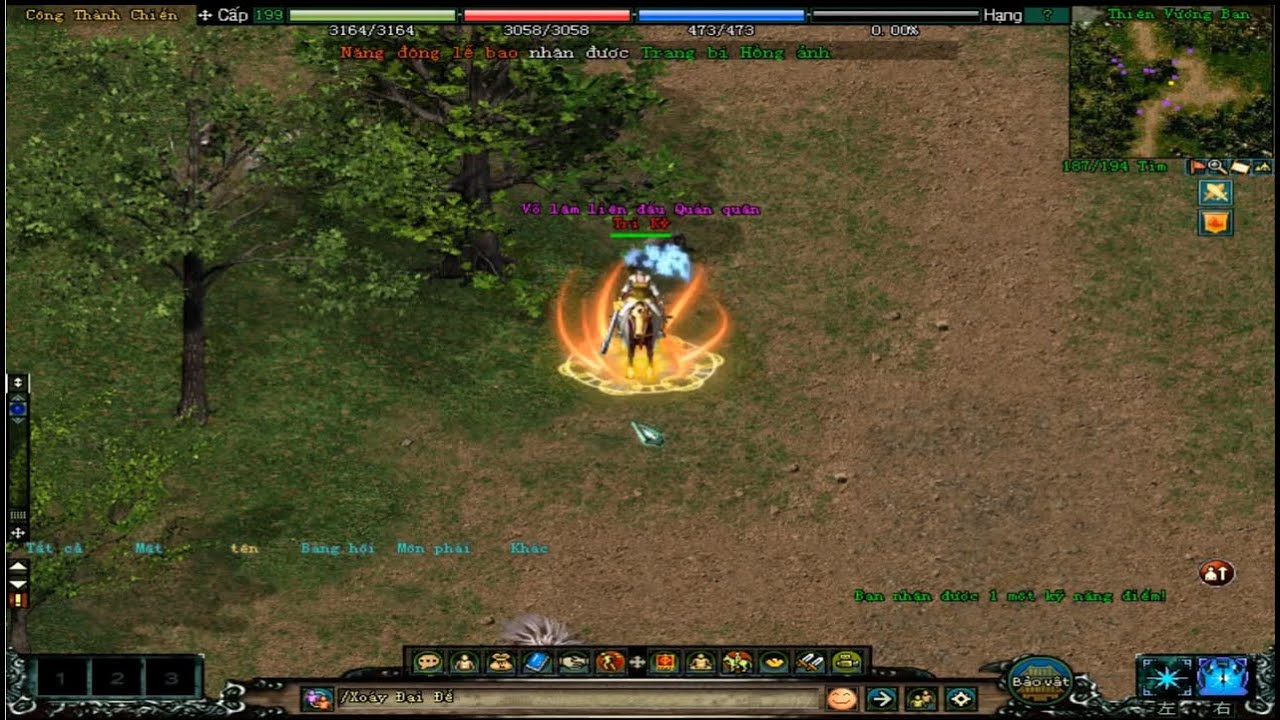The width and height of the screenshot is (1280, 720).
Task: Open the chat speech bubble icon
Action: tap(429, 662)
